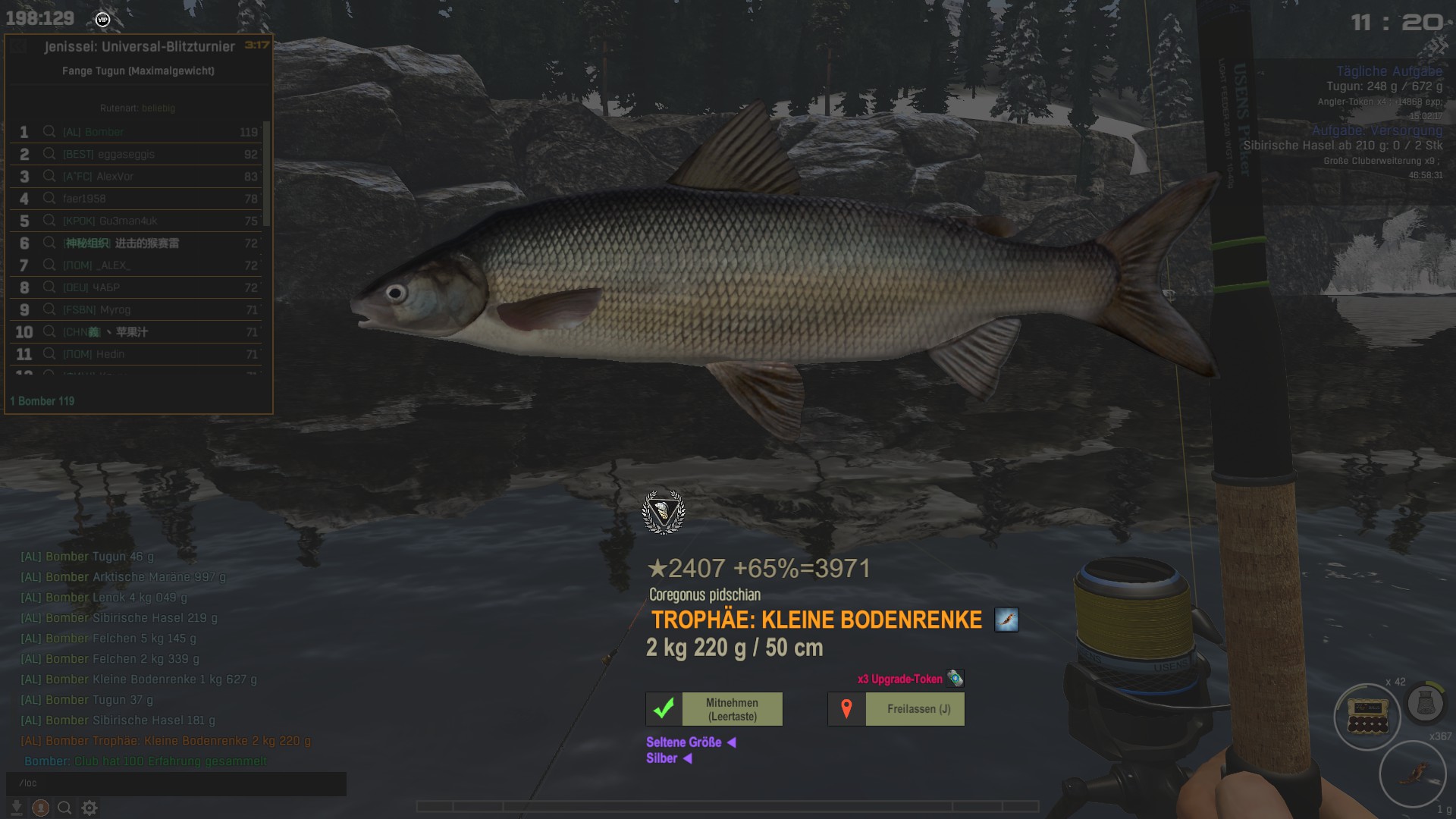Open chat settings with the gear icon
Viewport: 1456px width, 819px height.
89,808
